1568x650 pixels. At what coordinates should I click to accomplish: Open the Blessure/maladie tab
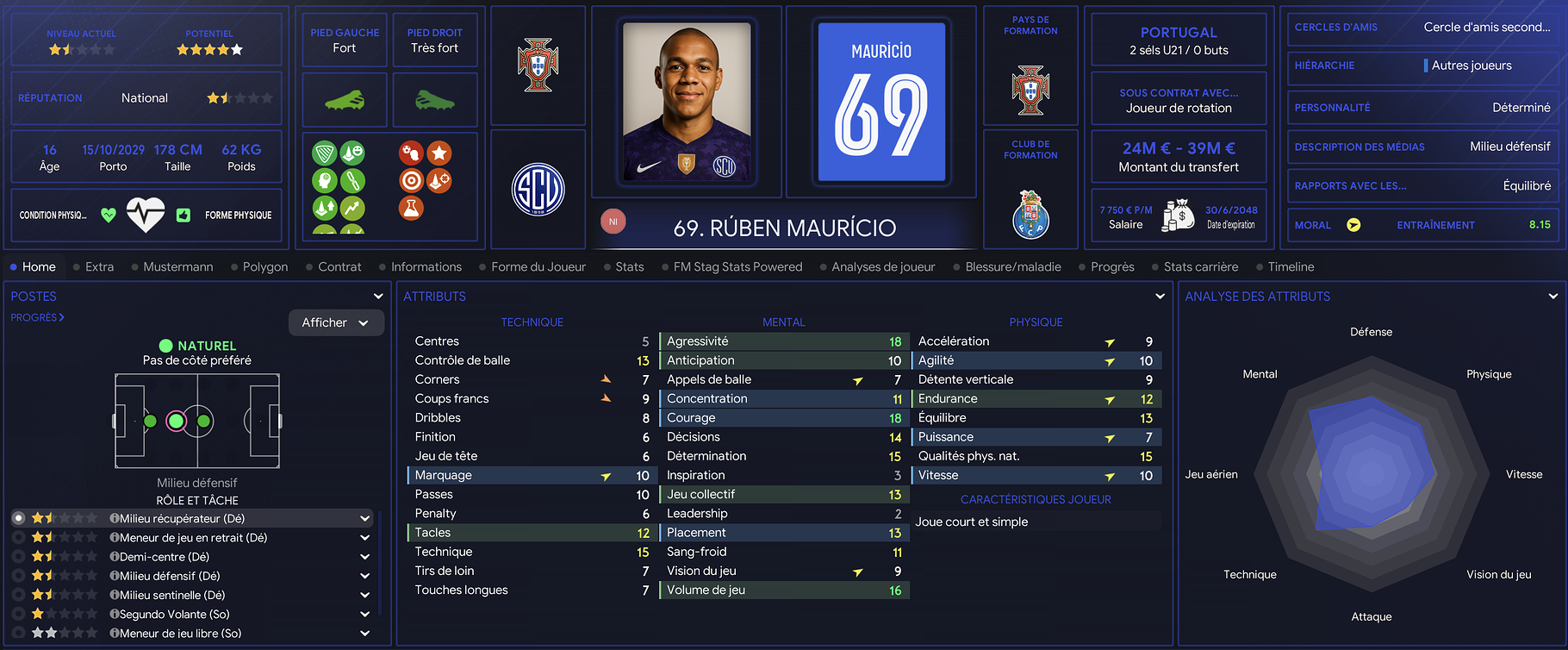[1012, 267]
